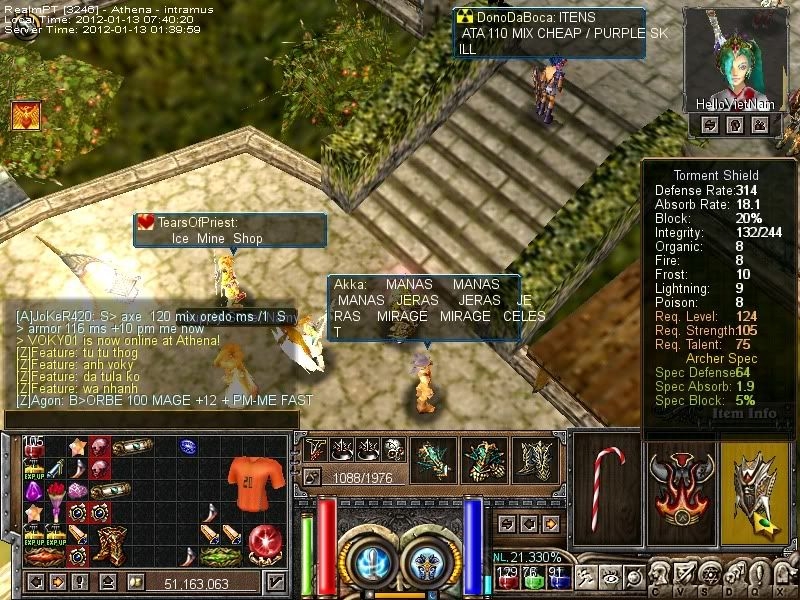
Task: Click the trade arrows button under HelloVietNam portrait
Action: click(x=709, y=125)
